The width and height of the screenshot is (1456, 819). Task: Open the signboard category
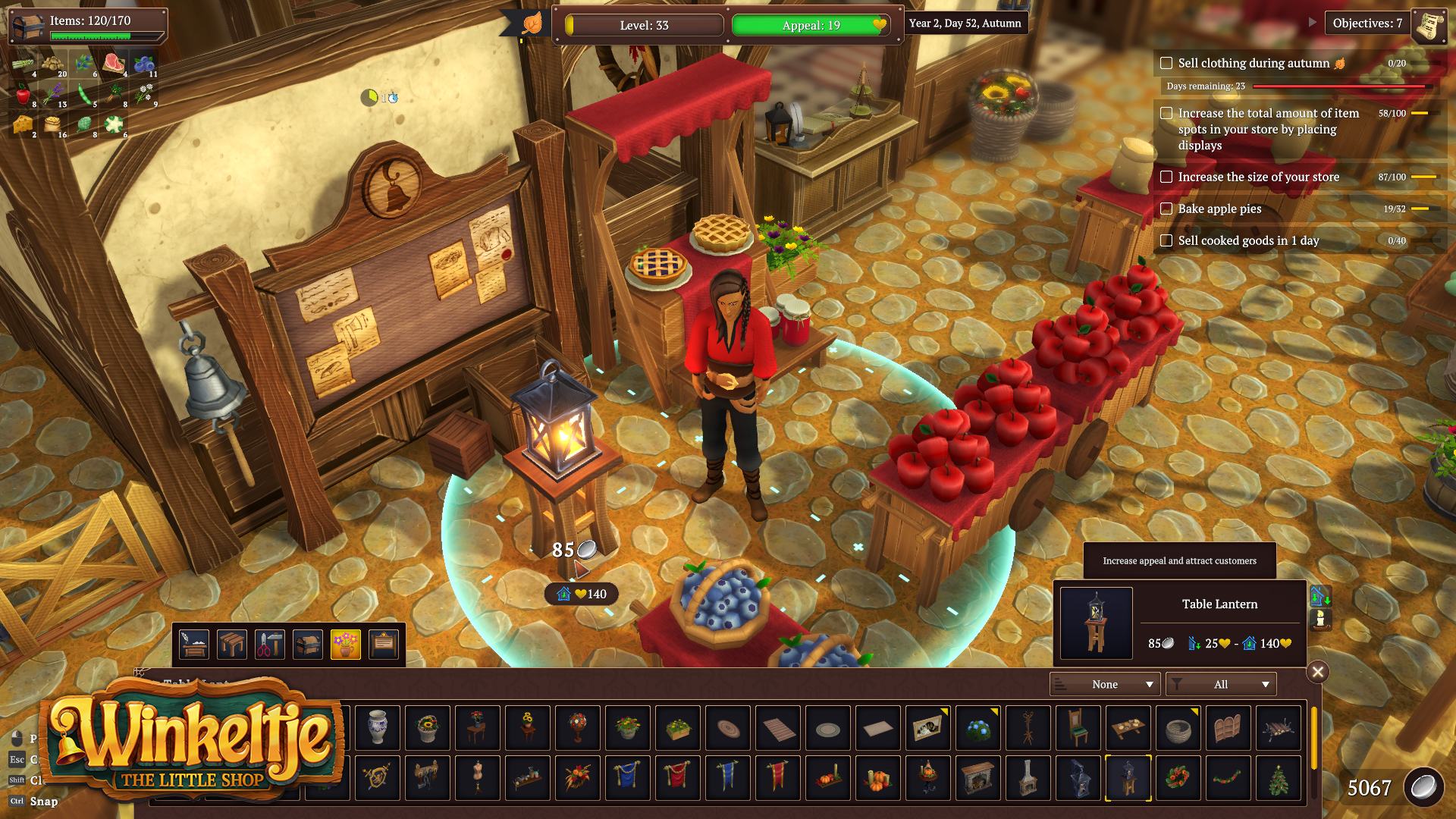tap(384, 644)
